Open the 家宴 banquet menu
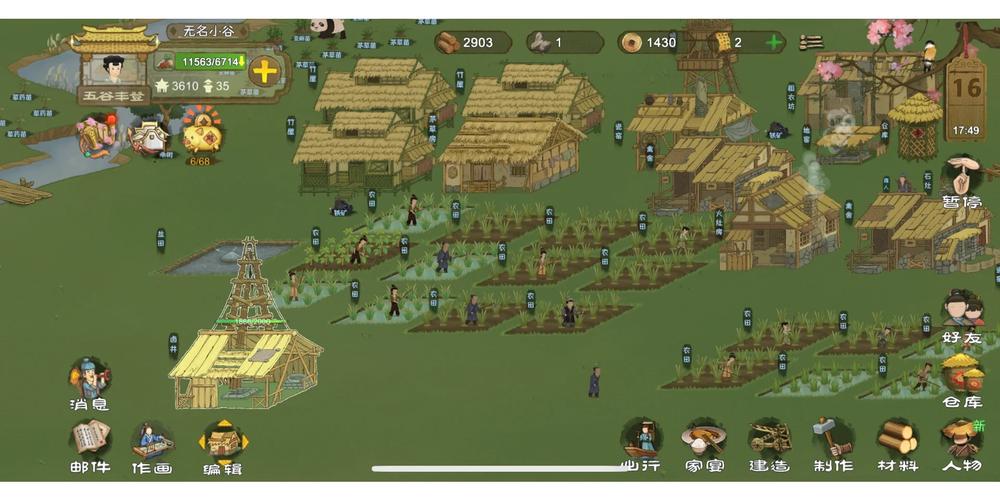This screenshot has height=500, width=1000. [704, 443]
